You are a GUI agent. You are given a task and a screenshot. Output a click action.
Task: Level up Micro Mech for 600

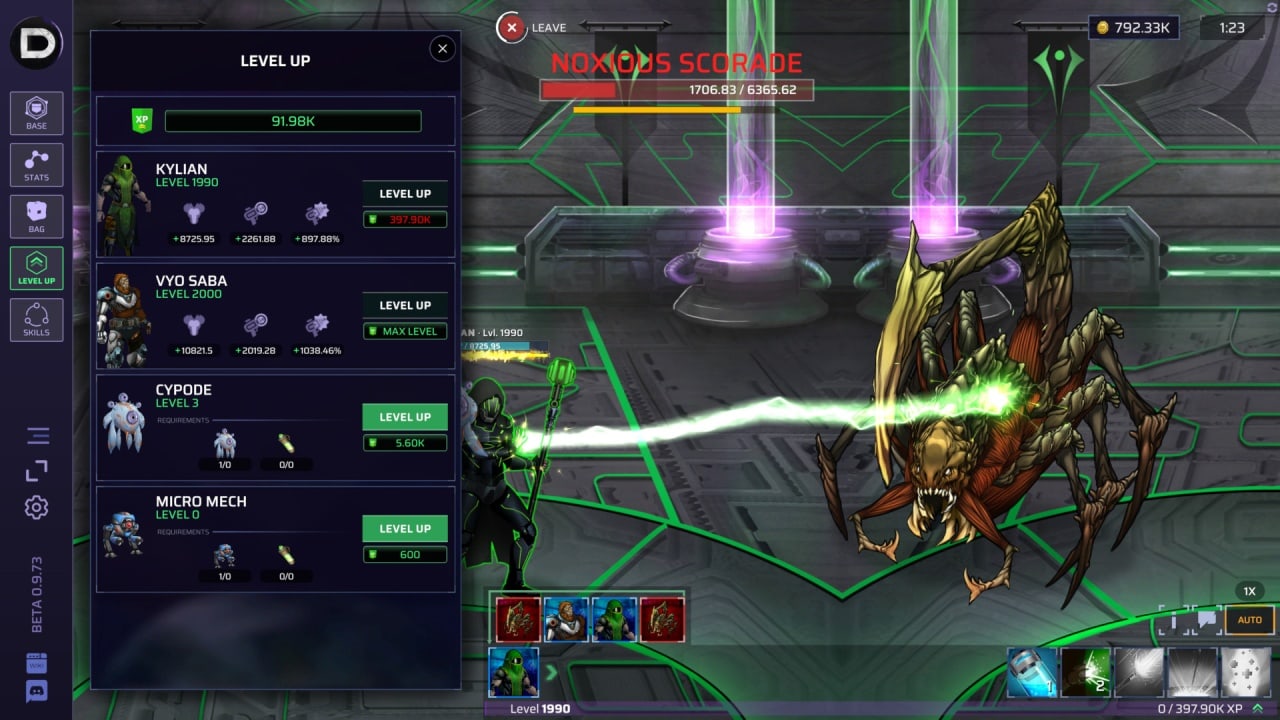tap(404, 529)
